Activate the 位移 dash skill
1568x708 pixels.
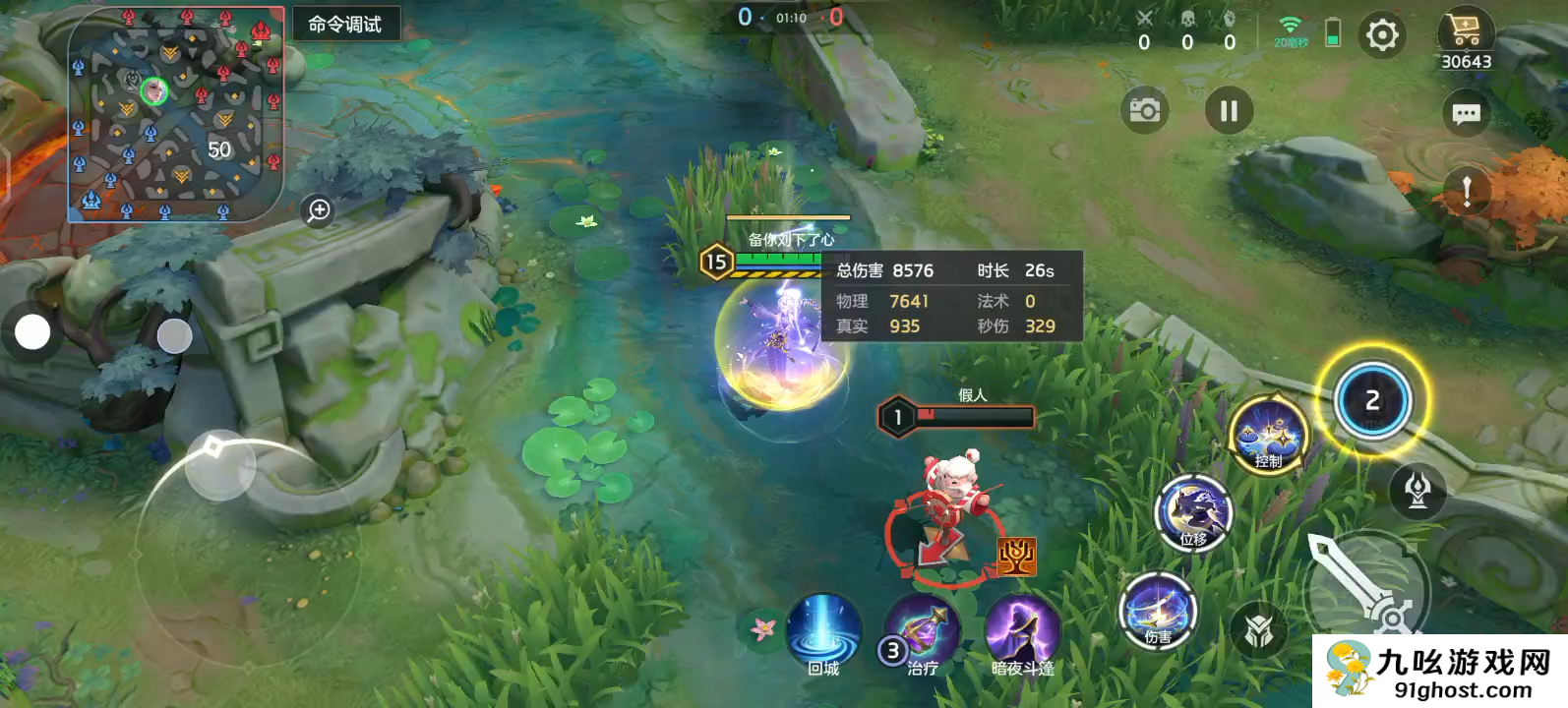[x=1193, y=512]
